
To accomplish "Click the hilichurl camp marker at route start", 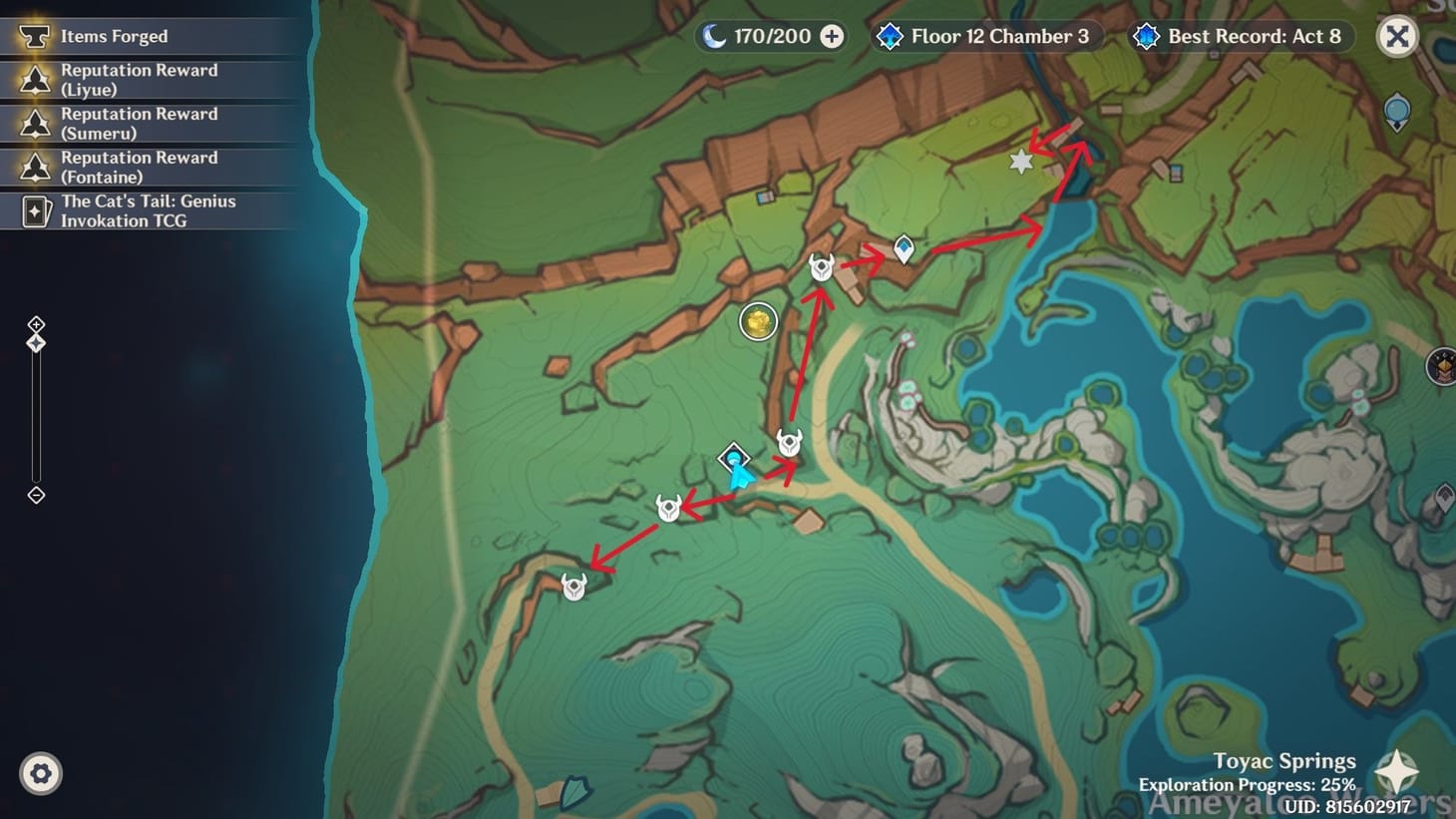I will point(573,589).
